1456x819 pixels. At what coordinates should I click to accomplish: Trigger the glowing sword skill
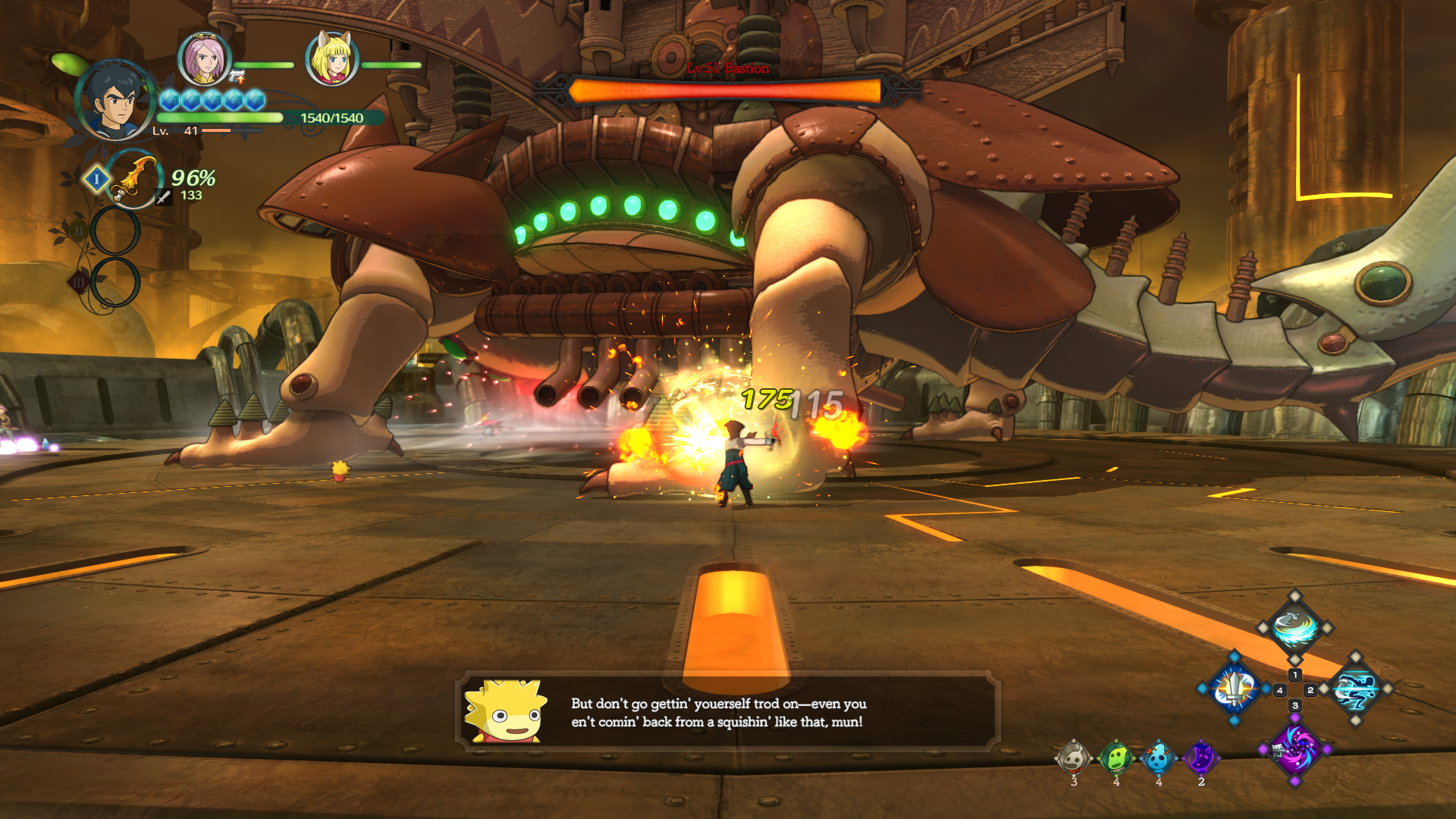[1234, 689]
